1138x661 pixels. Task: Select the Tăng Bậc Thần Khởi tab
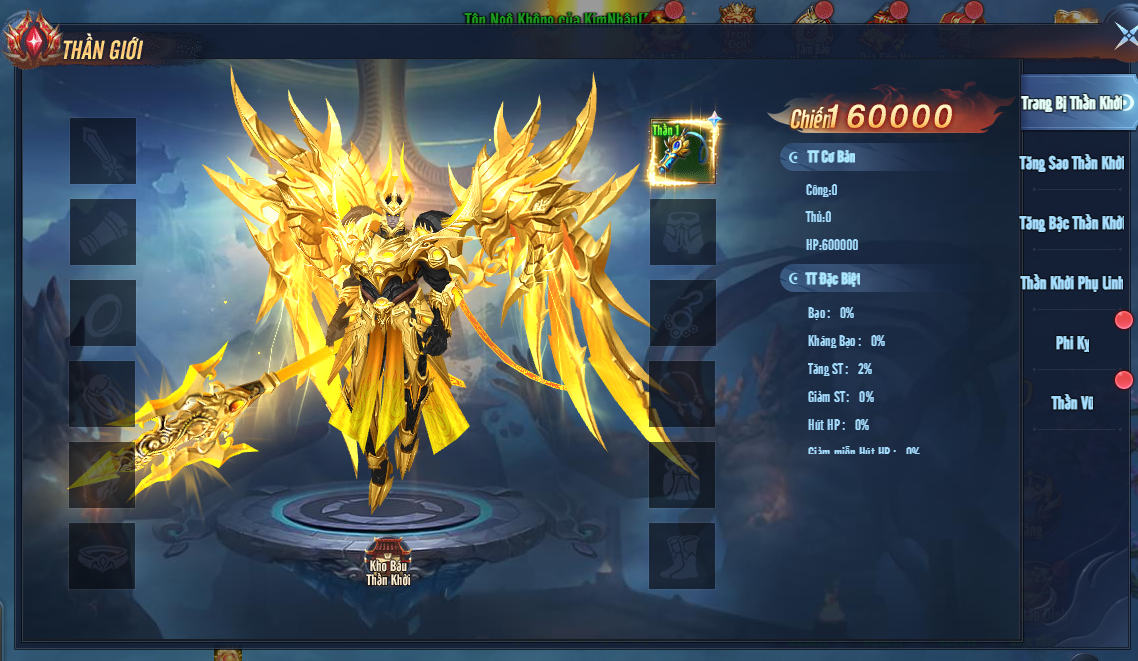pyautogui.click(x=1072, y=223)
